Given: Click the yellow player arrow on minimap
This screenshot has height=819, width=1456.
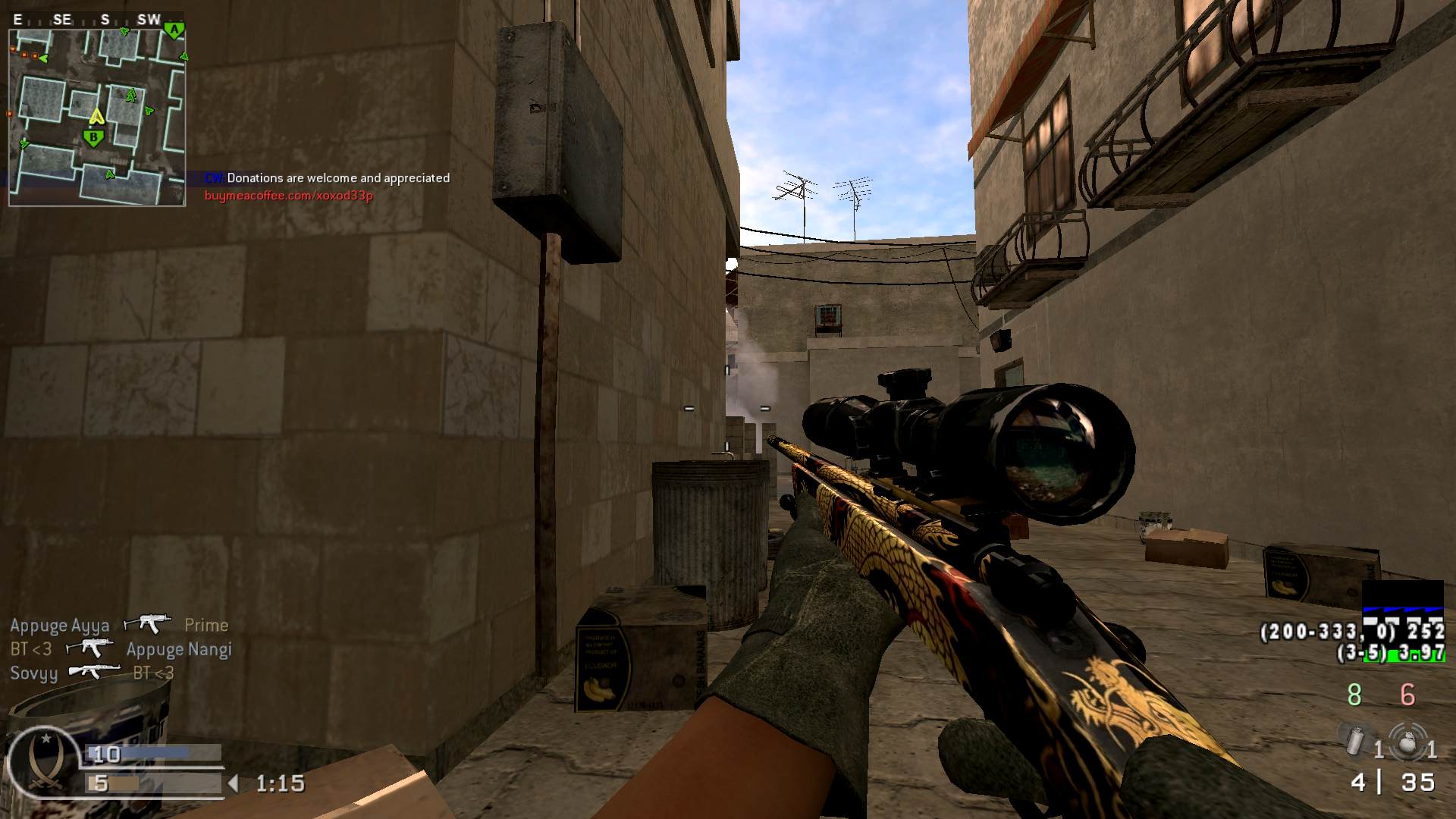Looking at the screenshot, I should (x=96, y=117).
